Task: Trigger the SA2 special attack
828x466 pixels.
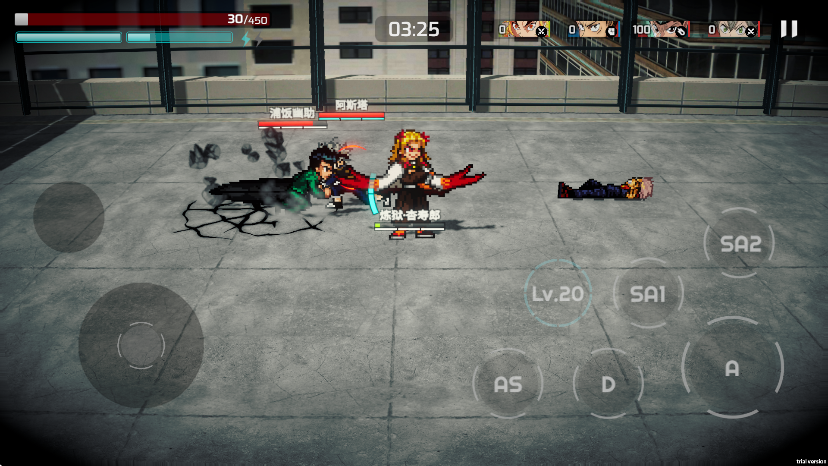Action: click(x=741, y=244)
